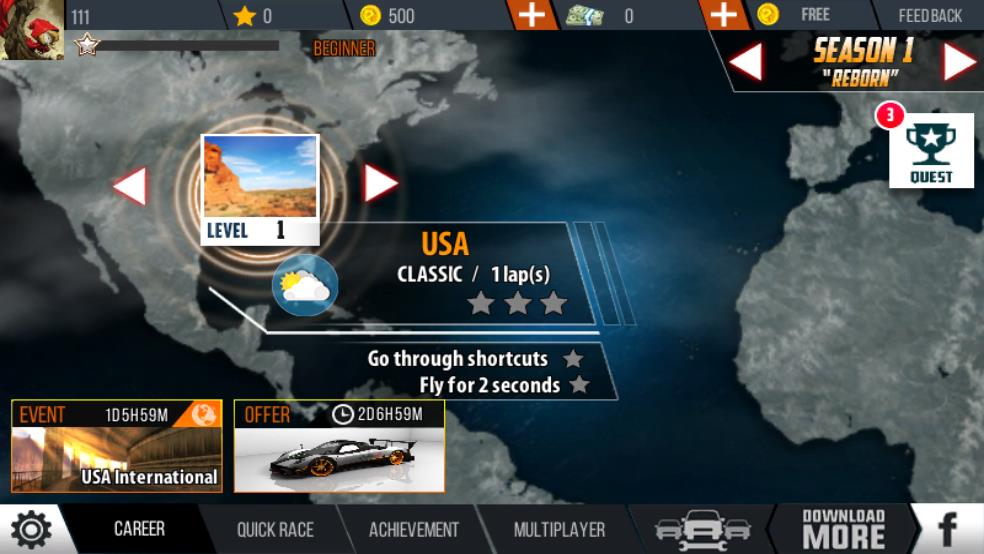
Task: Open the Quest trophy button
Action: (931, 151)
